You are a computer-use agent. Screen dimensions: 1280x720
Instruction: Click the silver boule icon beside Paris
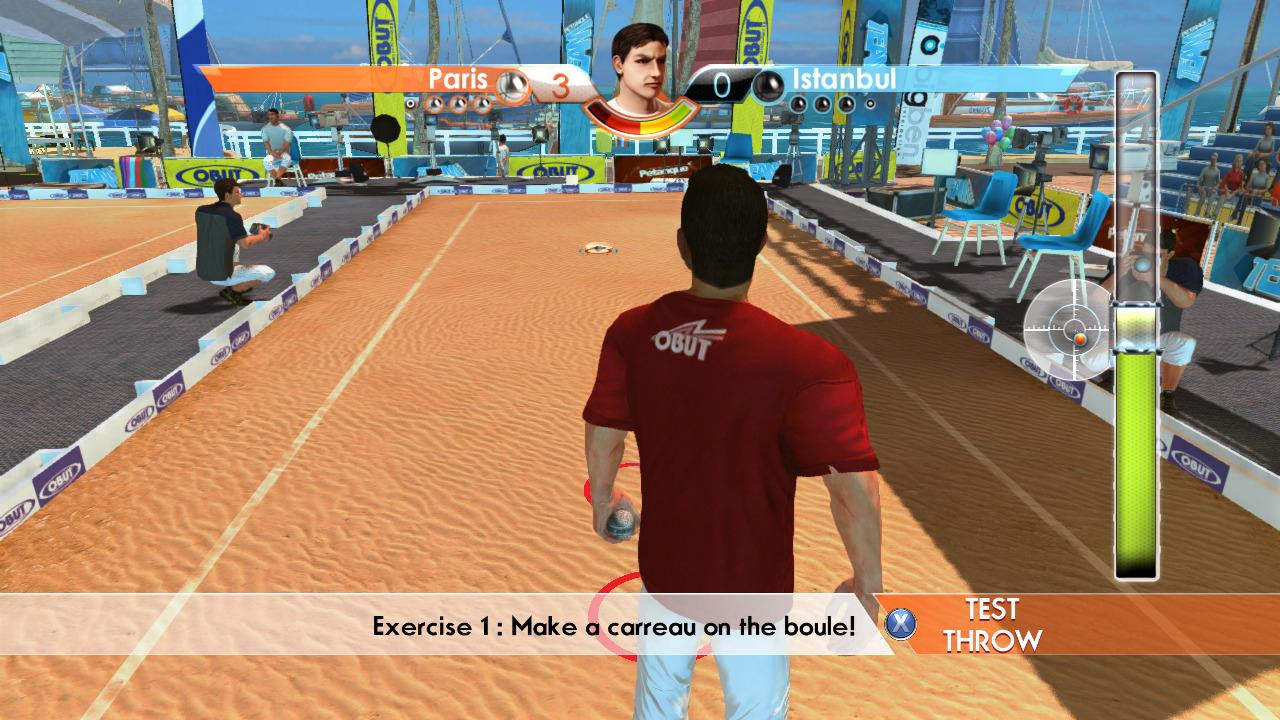510,82
